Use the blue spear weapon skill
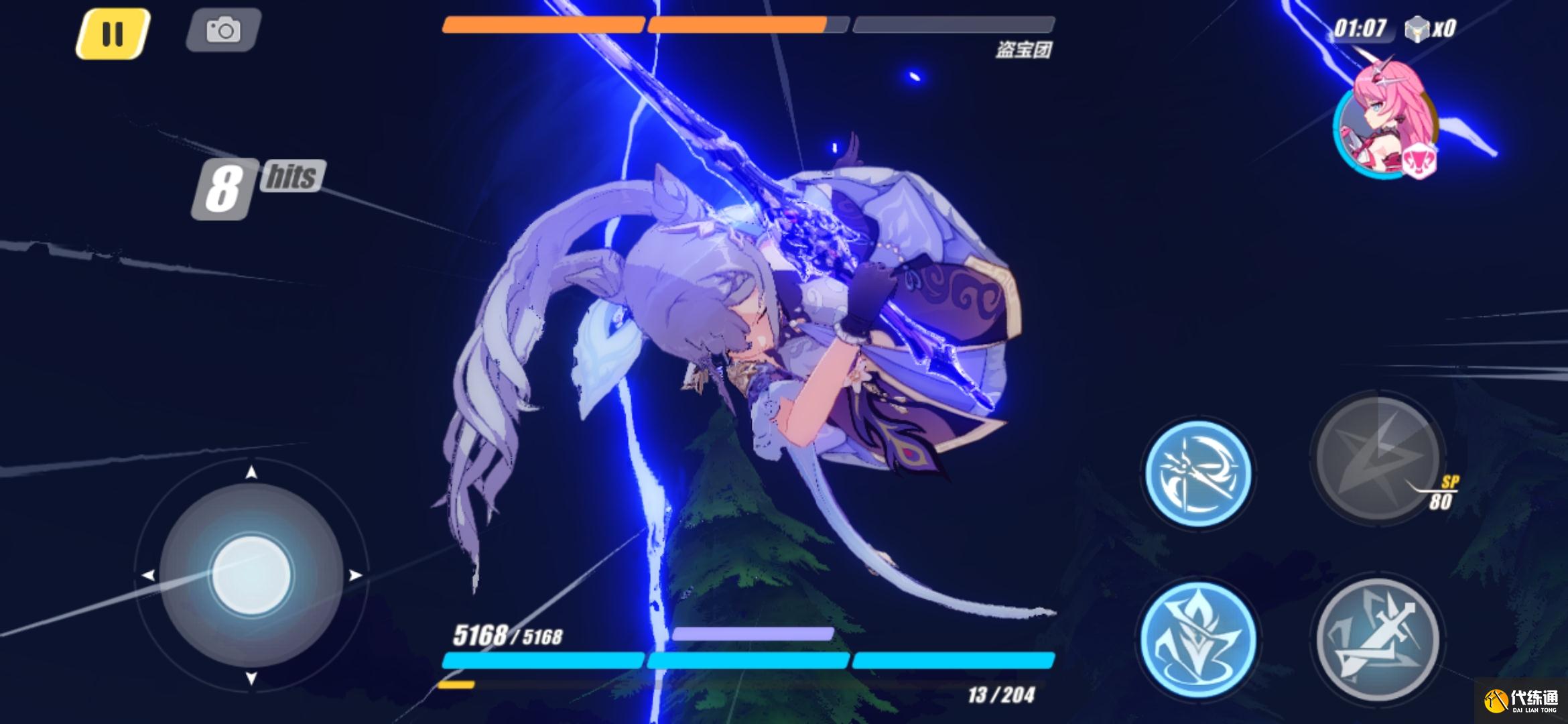 click(1197, 473)
